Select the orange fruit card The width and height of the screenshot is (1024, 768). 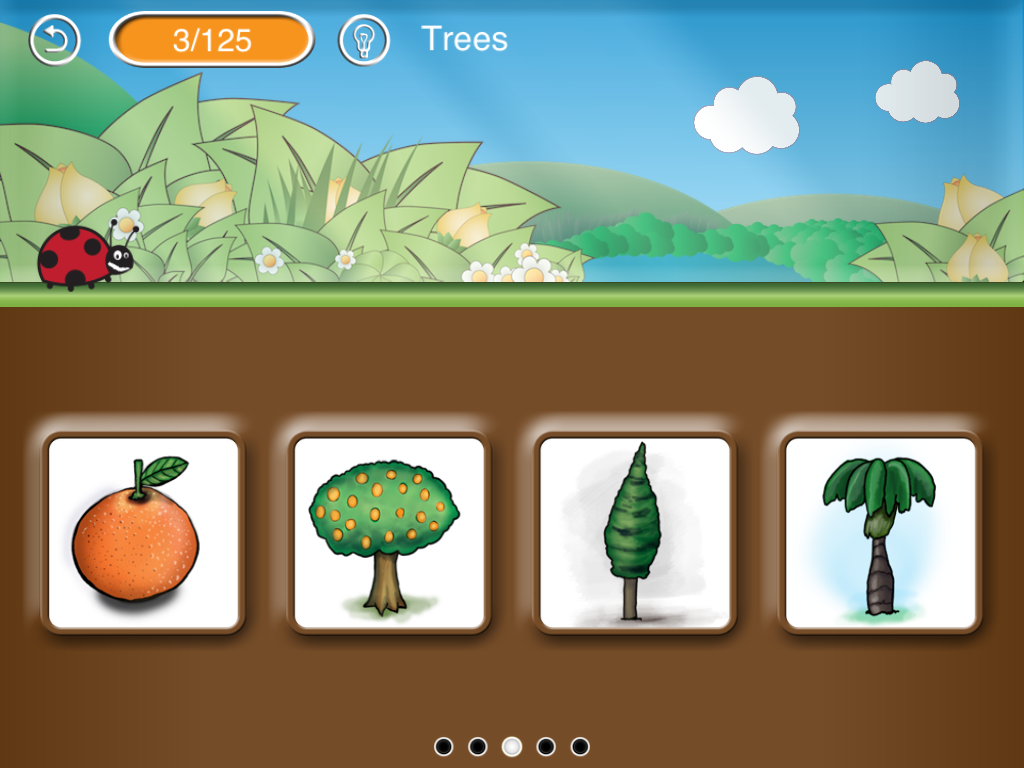click(143, 532)
